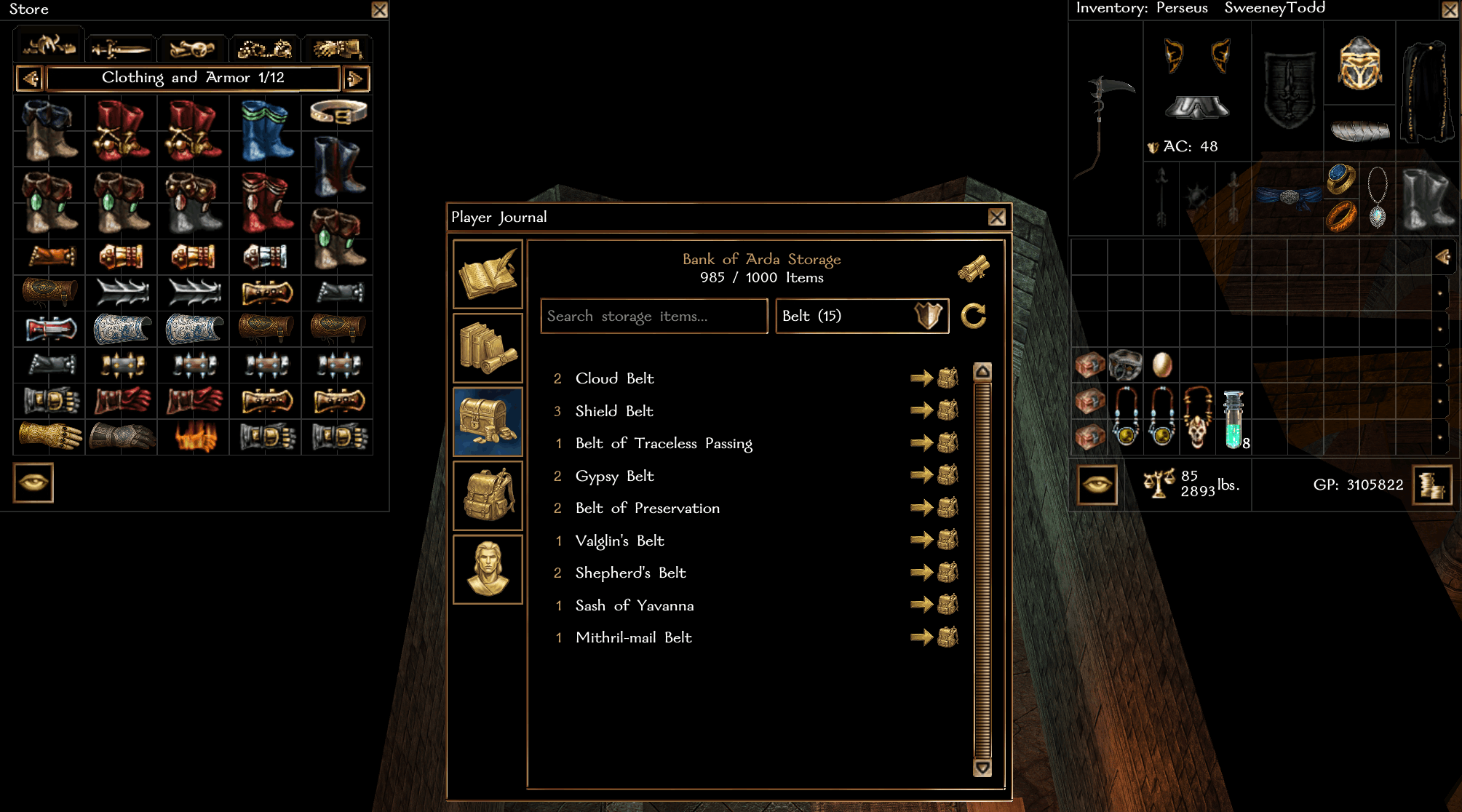1462x812 pixels.
Task: Refresh the Bank of Arda storage list
Action: click(974, 316)
